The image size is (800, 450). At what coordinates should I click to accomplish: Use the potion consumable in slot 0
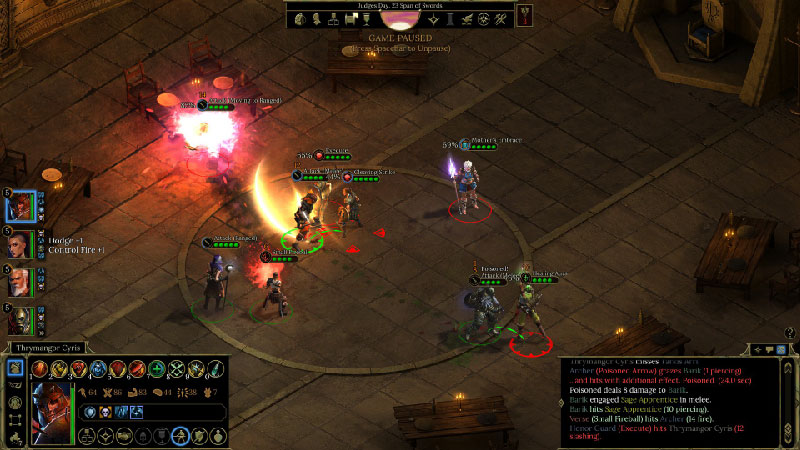click(x=212, y=369)
